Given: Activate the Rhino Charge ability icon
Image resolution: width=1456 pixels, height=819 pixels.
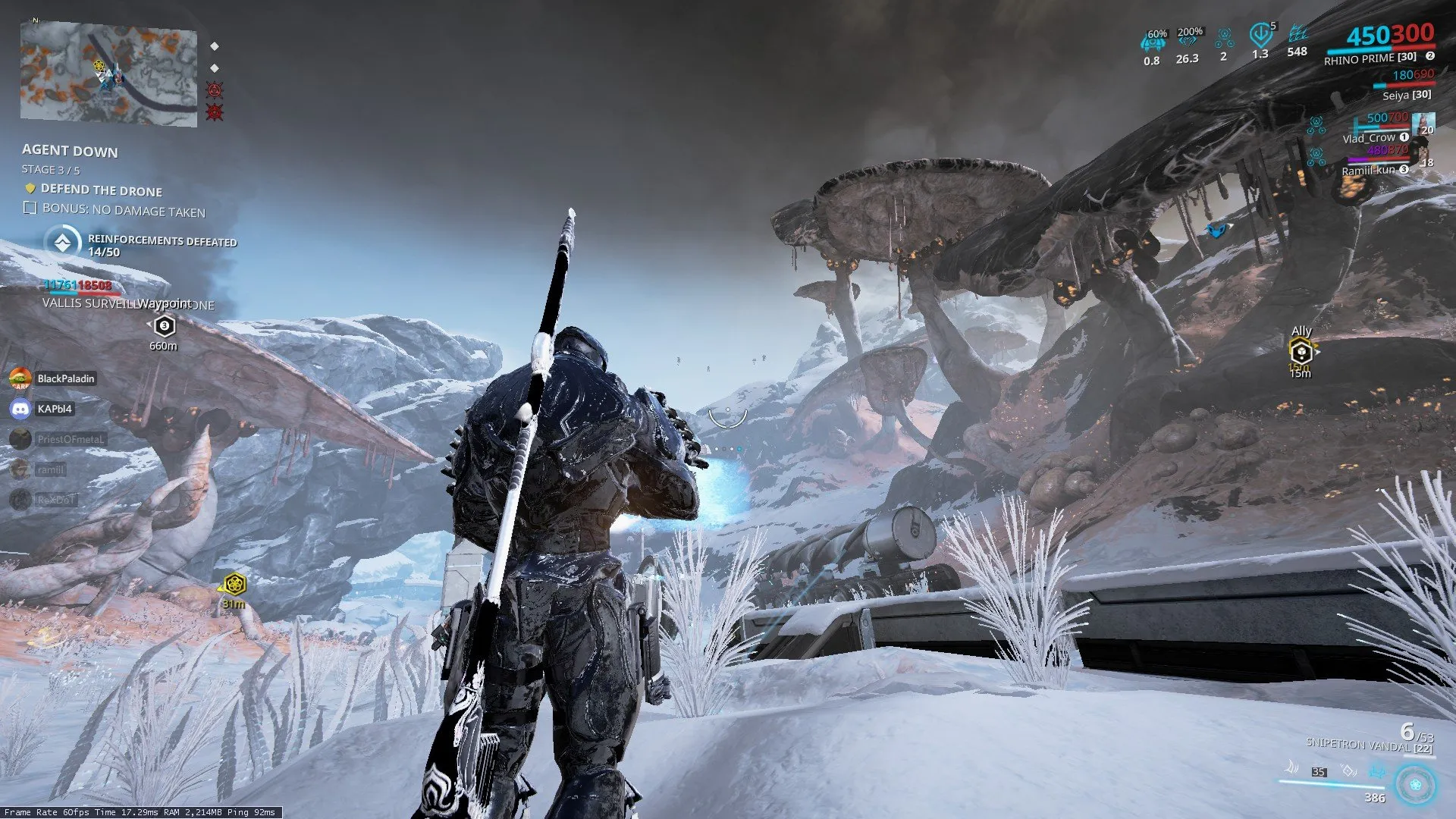Looking at the screenshot, I should pyautogui.click(x=1289, y=770).
